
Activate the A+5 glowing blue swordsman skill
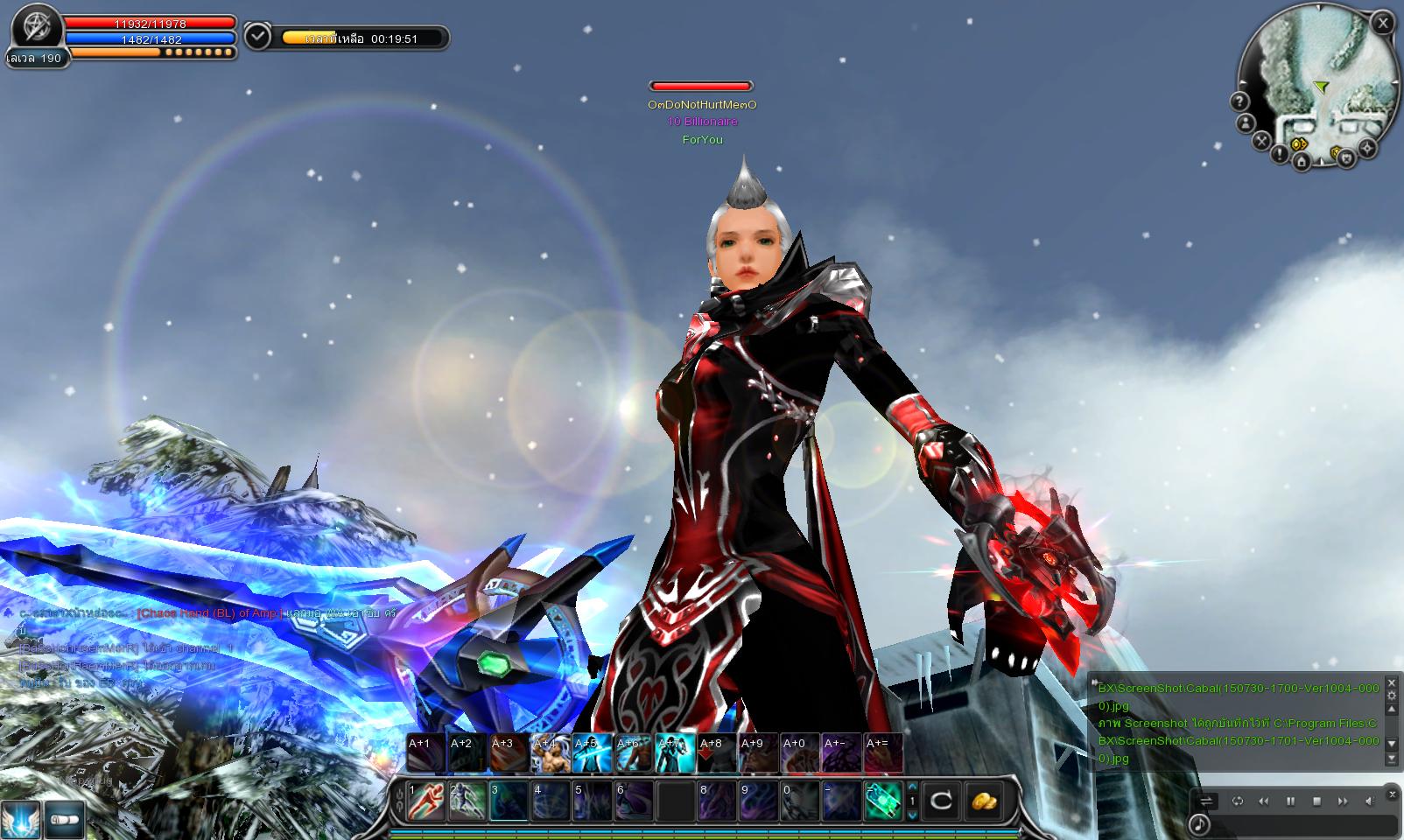coord(591,753)
